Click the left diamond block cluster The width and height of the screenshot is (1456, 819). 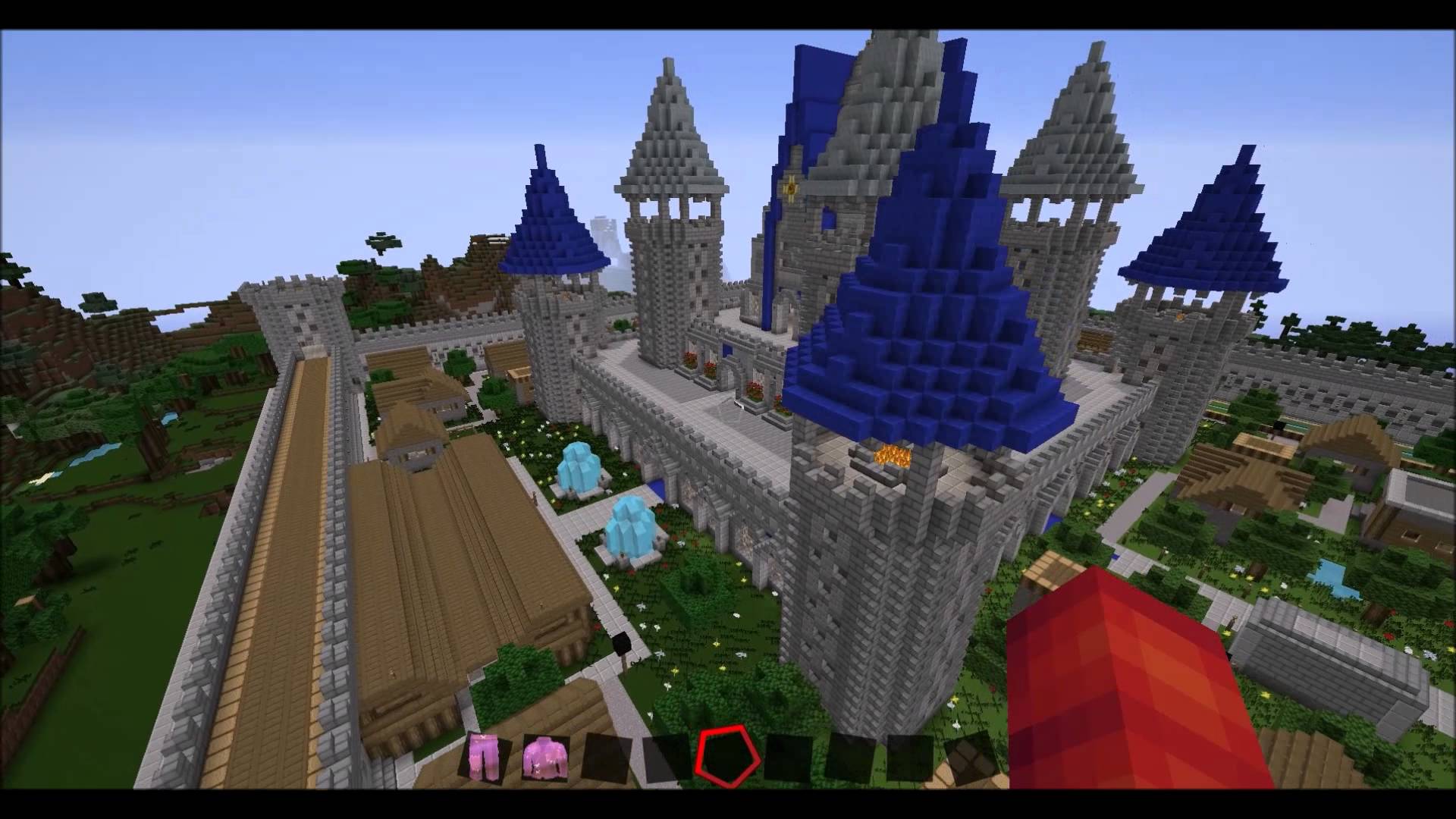pyautogui.click(x=580, y=466)
